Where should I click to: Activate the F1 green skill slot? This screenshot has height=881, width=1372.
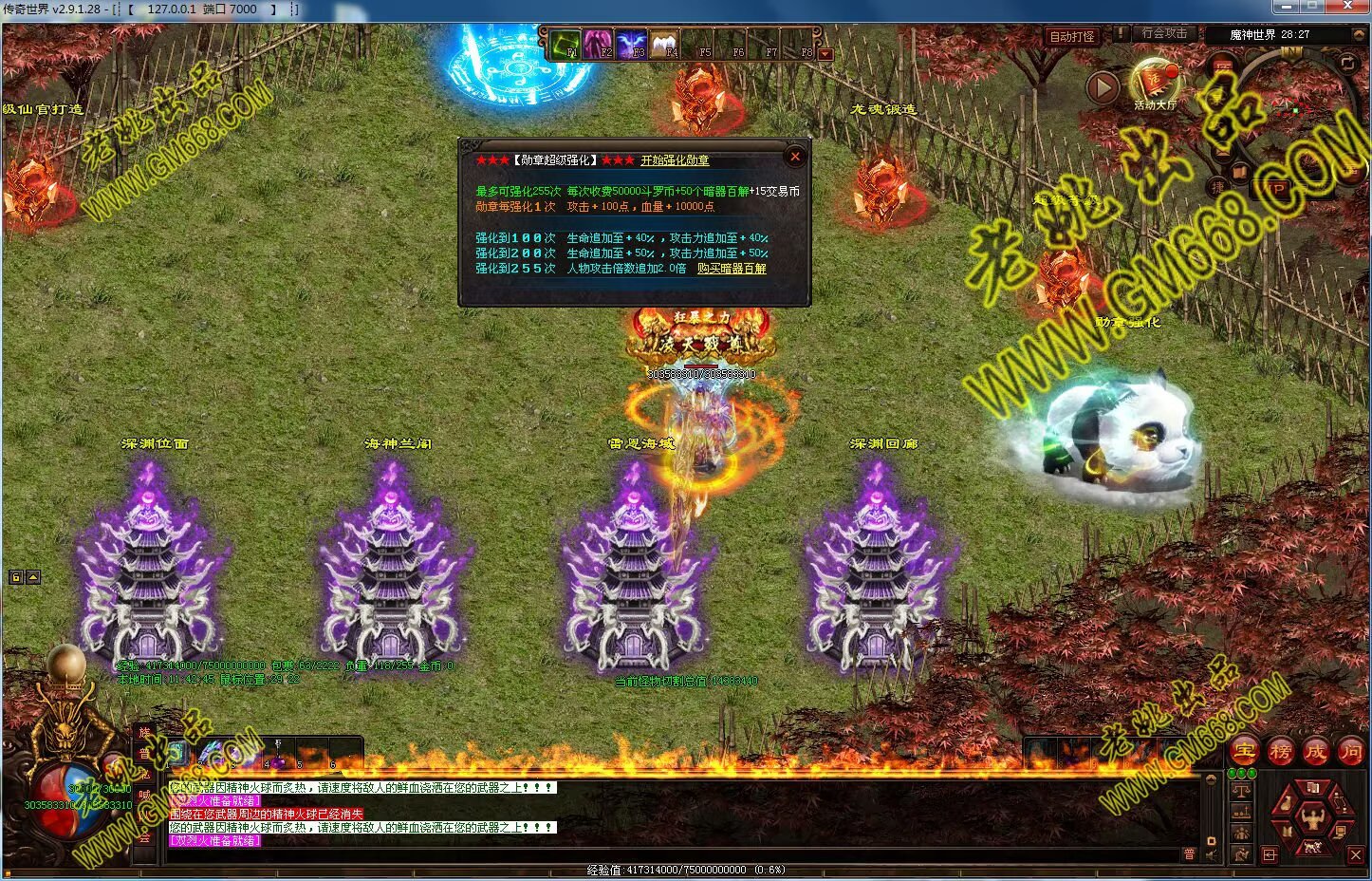(x=566, y=44)
